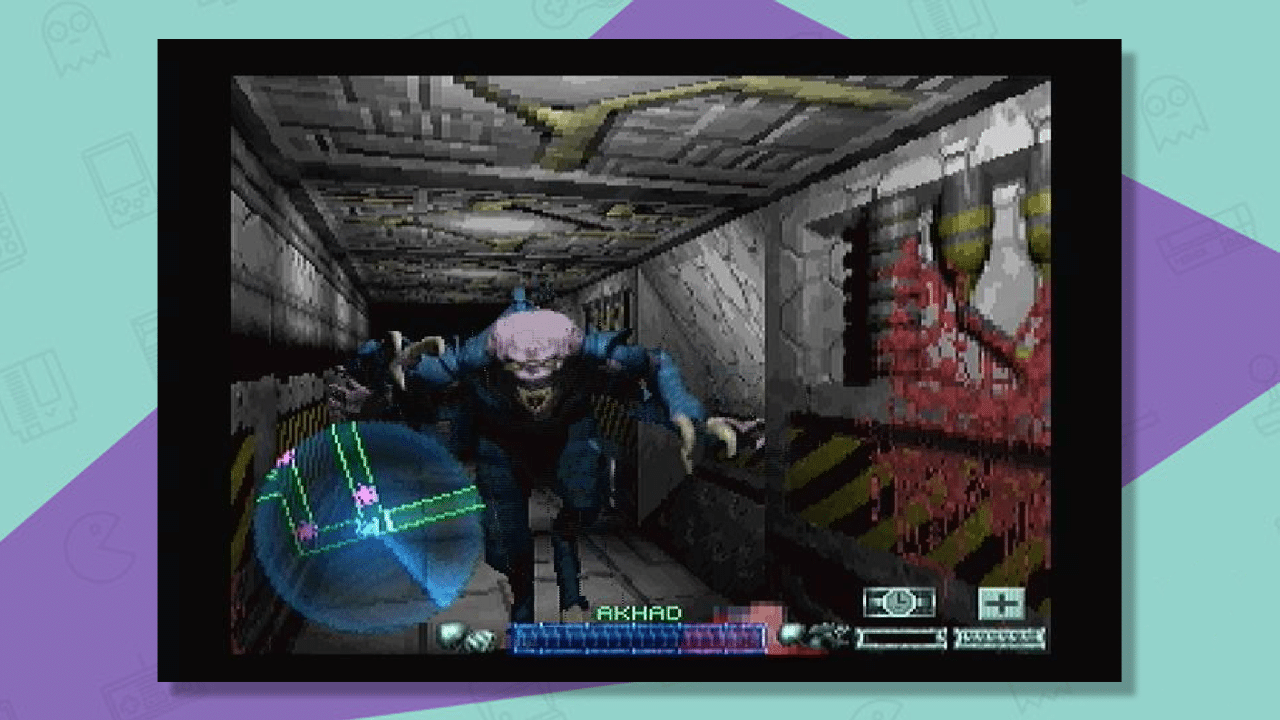This screenshot has height=720, width=1280.
Task: Click the clock timer icon on the HUD
Action: 898,605
